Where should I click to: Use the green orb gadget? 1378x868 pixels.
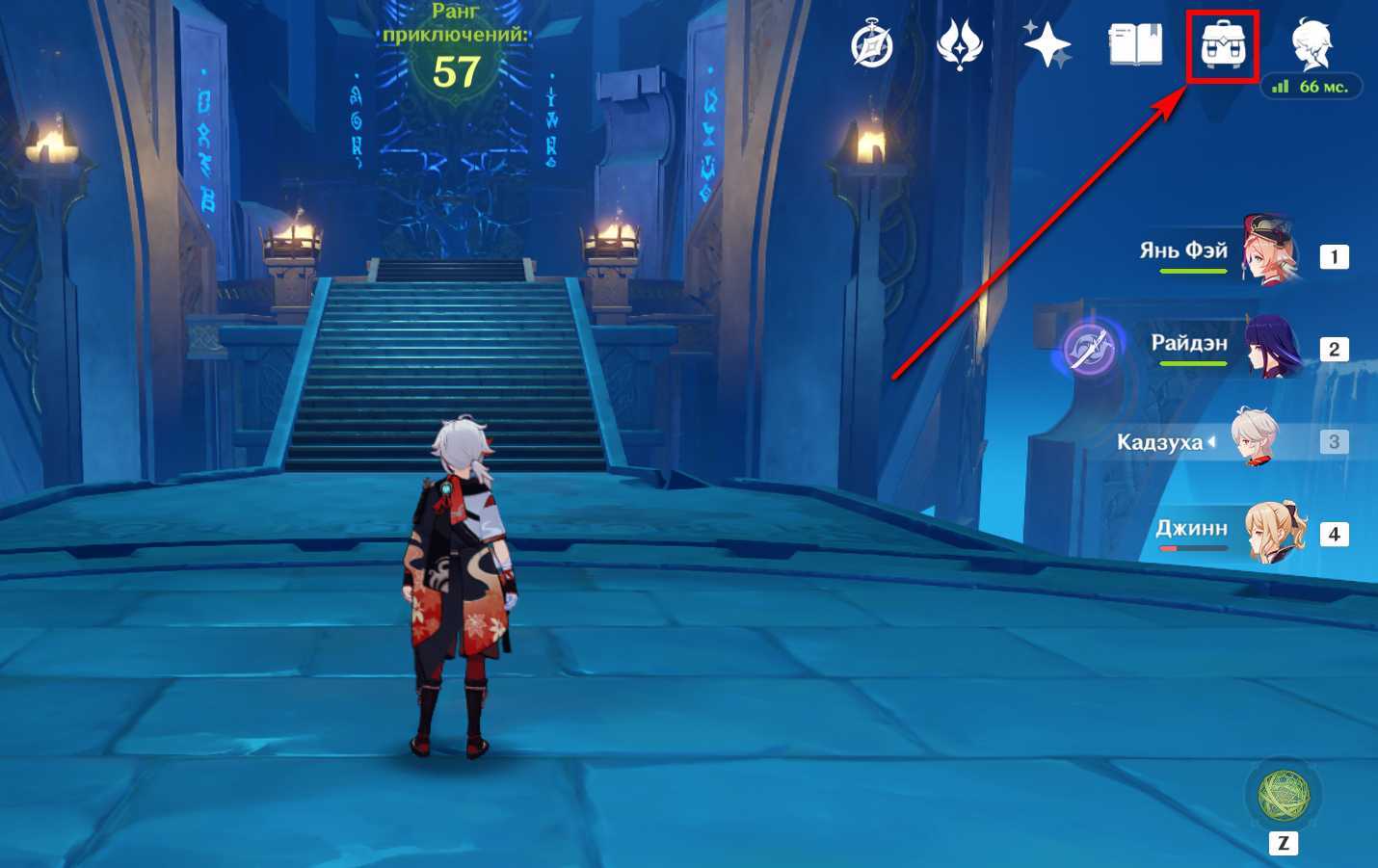1284,795
